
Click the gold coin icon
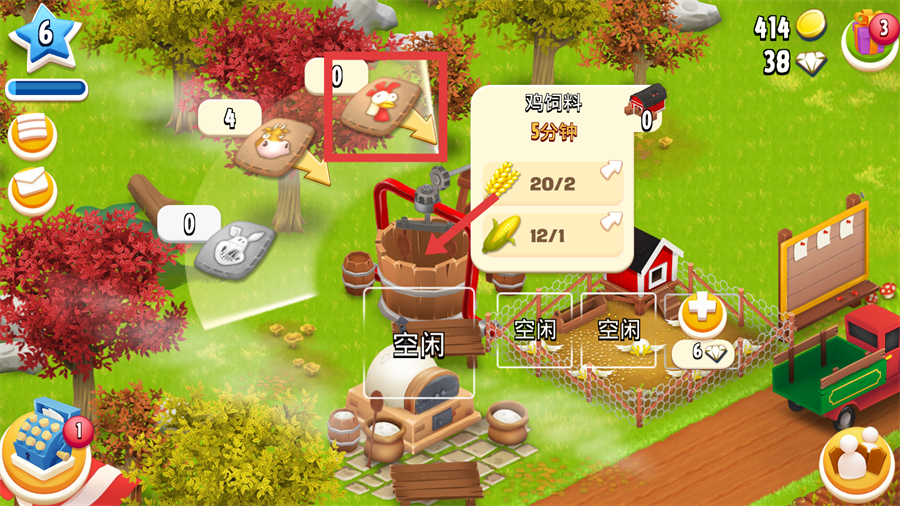[811, 27]
